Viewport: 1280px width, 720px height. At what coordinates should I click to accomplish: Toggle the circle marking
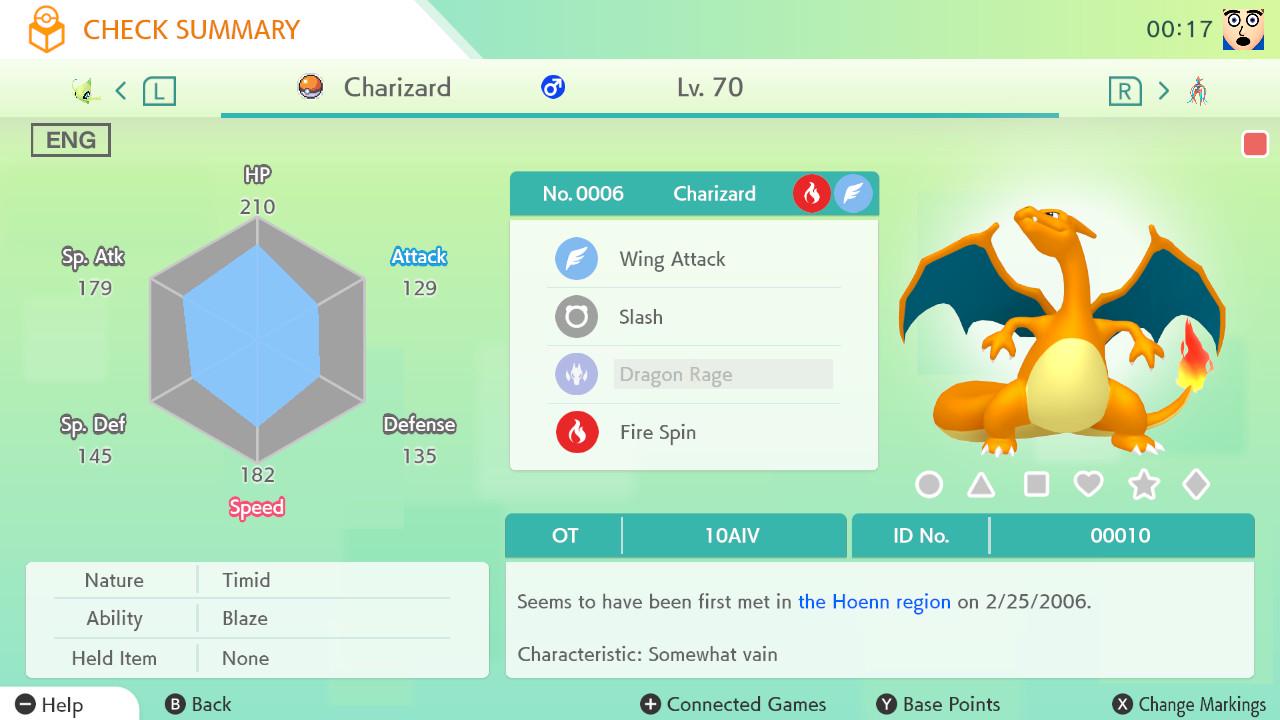pos(929,485)
